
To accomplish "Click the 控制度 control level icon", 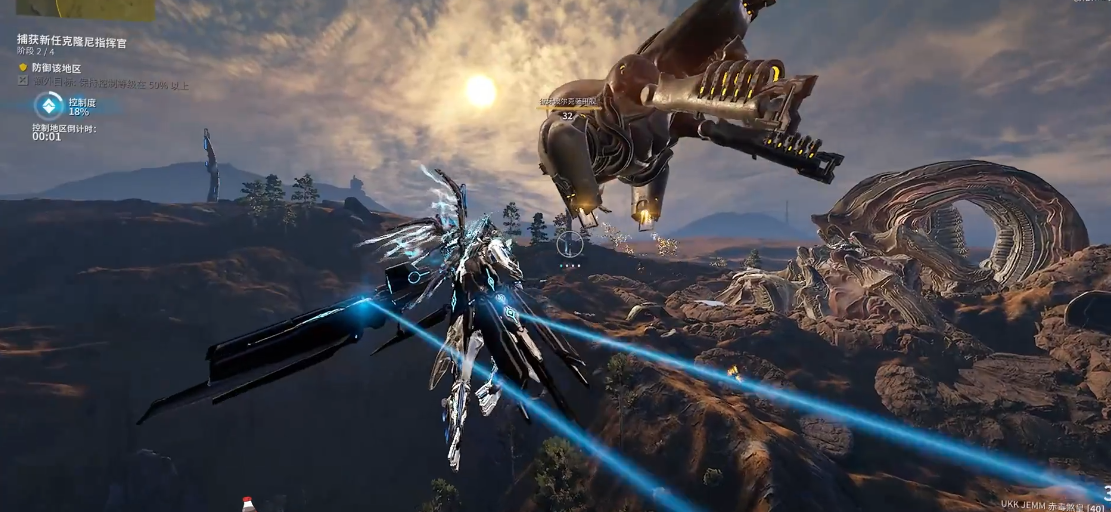I will pos(48,105).
